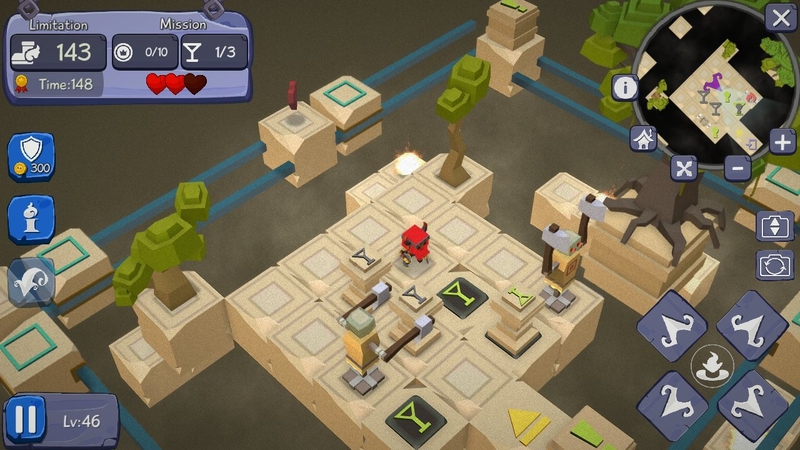Pause the game

(26, 420)
